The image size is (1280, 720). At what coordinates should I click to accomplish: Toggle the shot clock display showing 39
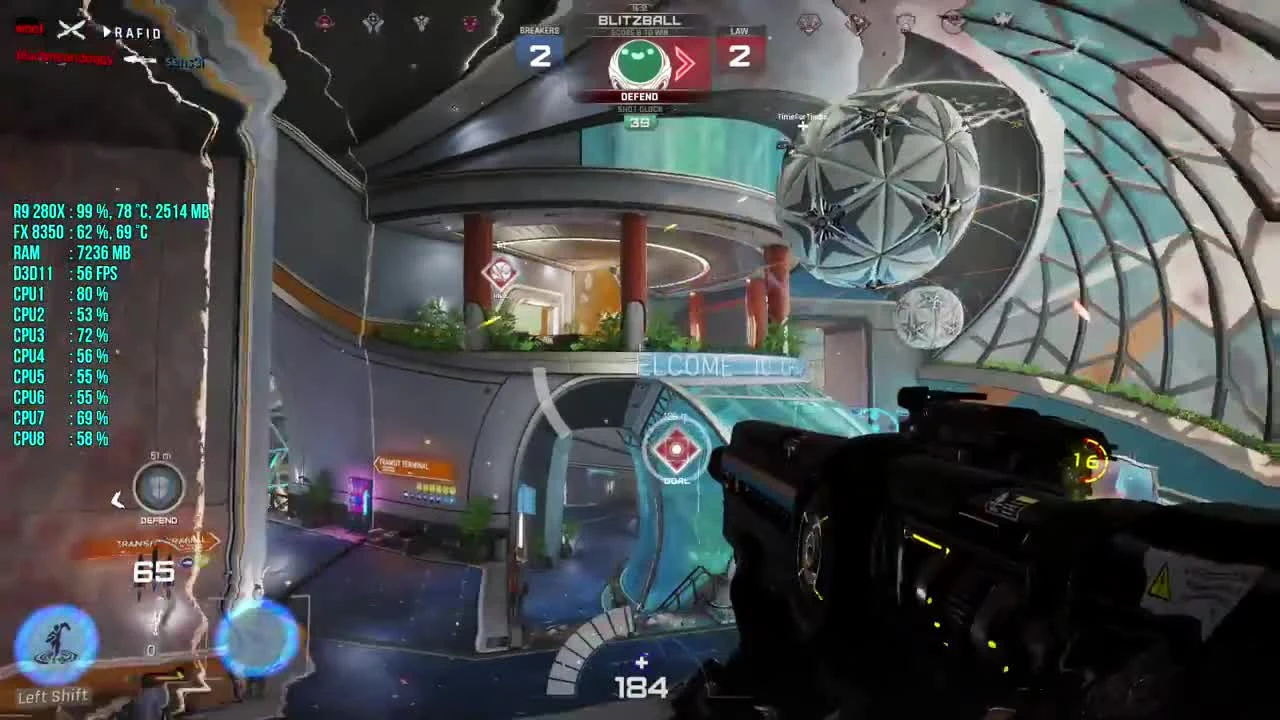click(639, 123)
